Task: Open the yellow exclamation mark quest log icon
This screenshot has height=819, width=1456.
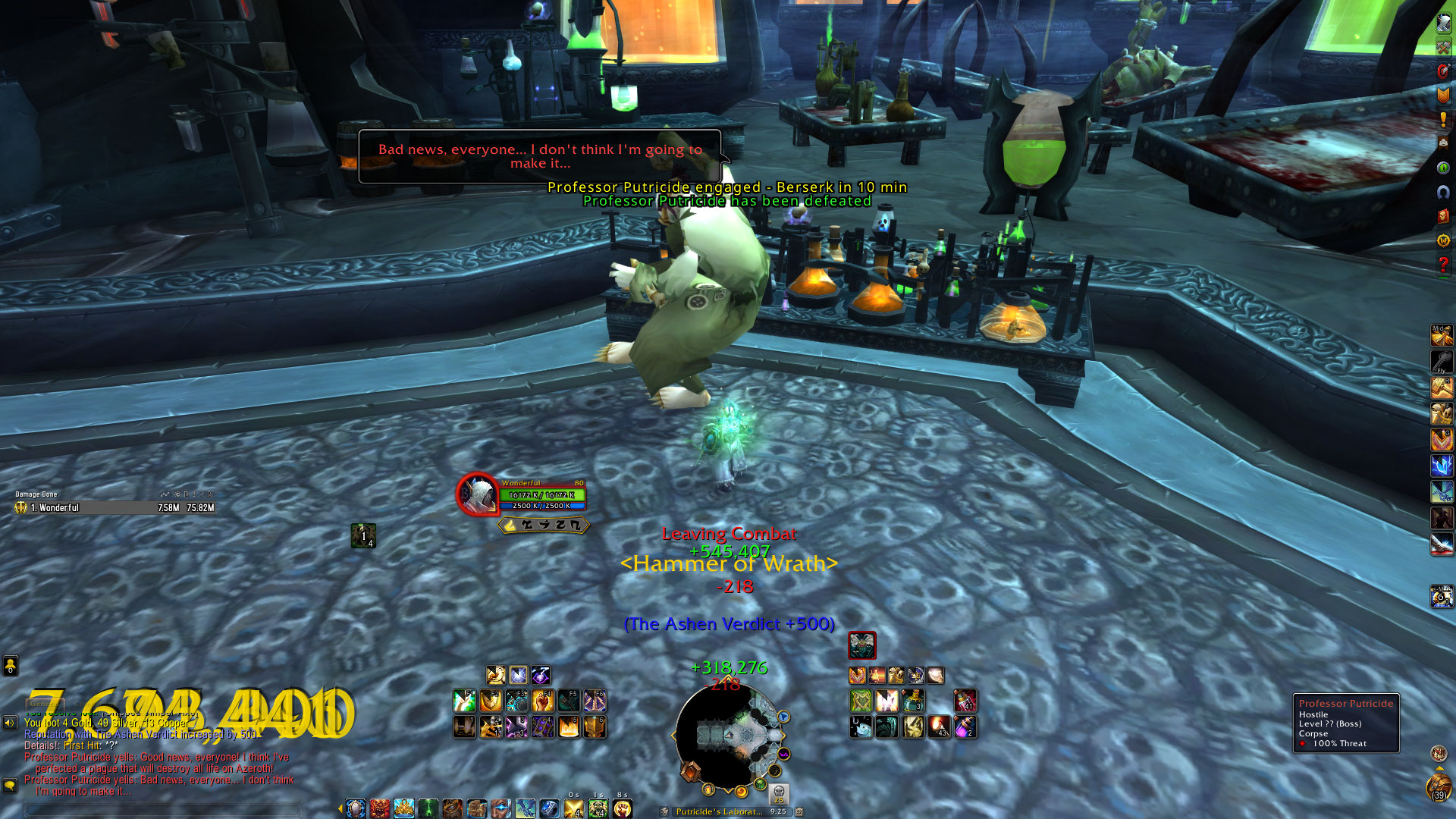Action: [1442, 119]
